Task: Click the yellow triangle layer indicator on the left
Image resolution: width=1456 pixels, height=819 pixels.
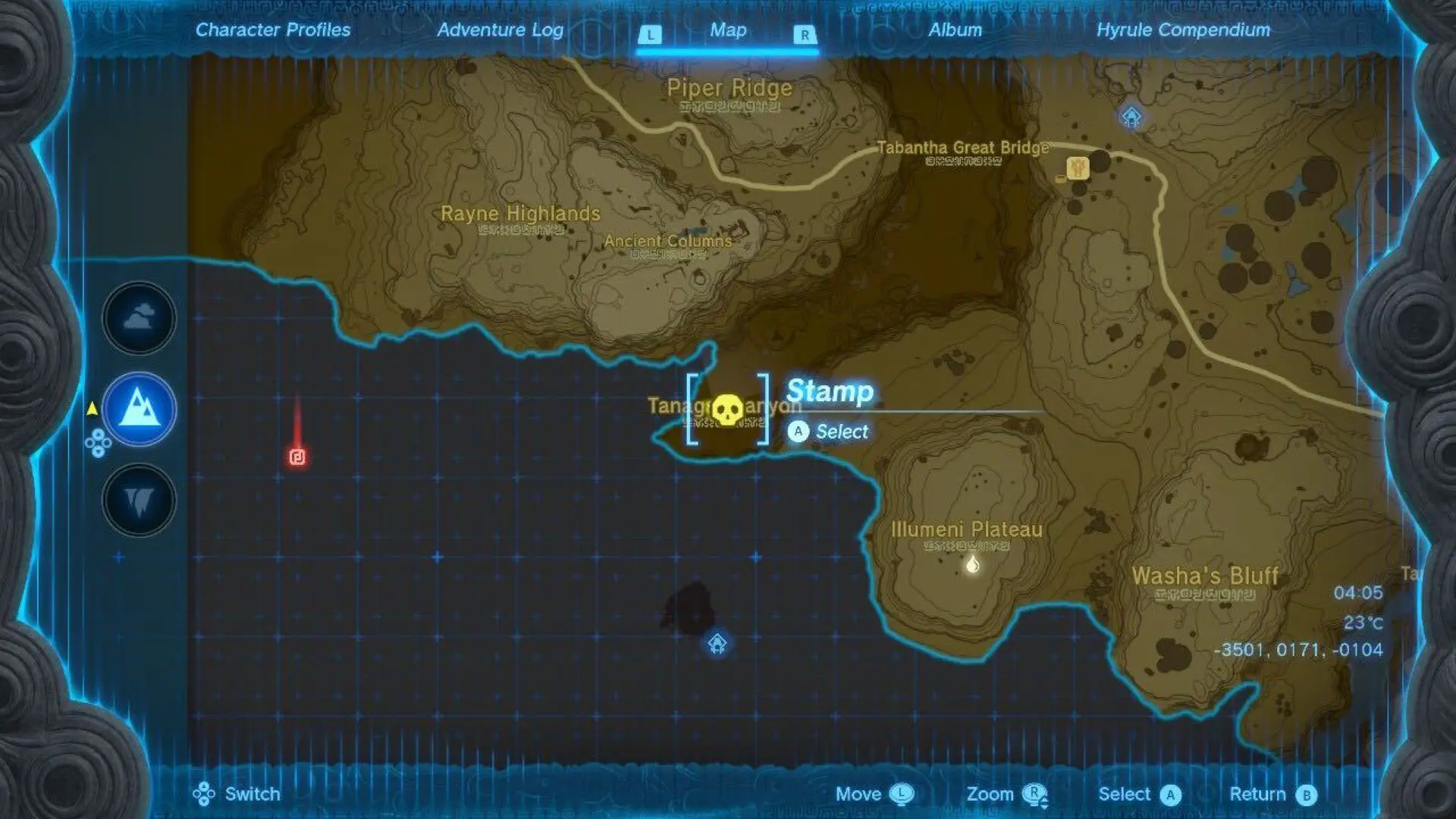Action: tap(91, 407)
